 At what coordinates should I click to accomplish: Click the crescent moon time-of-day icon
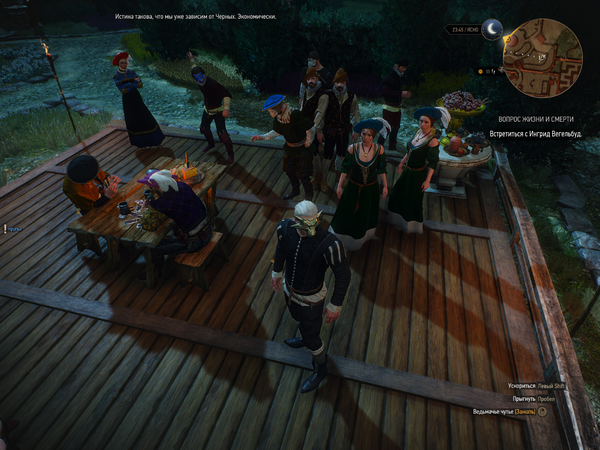pos(491,28)
